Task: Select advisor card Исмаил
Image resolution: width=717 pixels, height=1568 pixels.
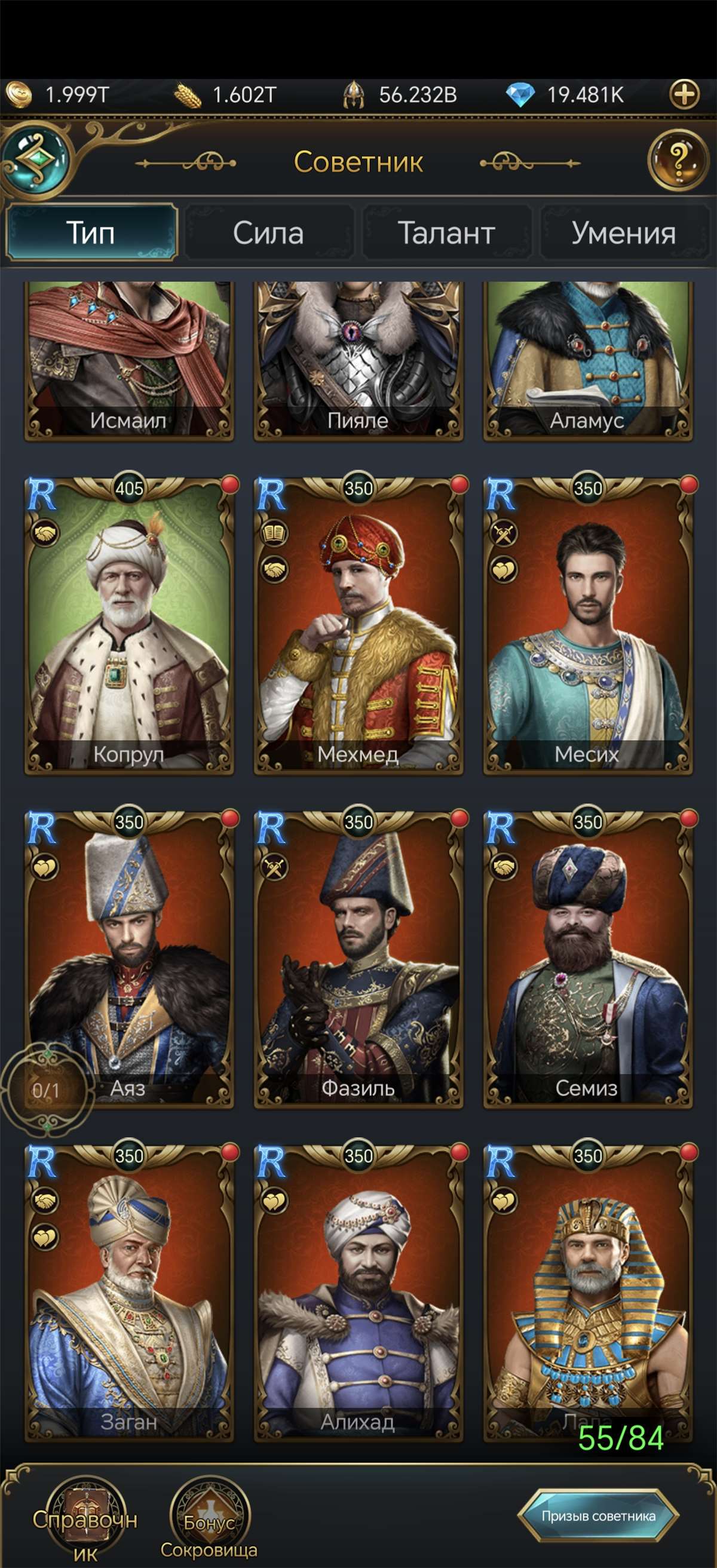Action: pos(128,360)
